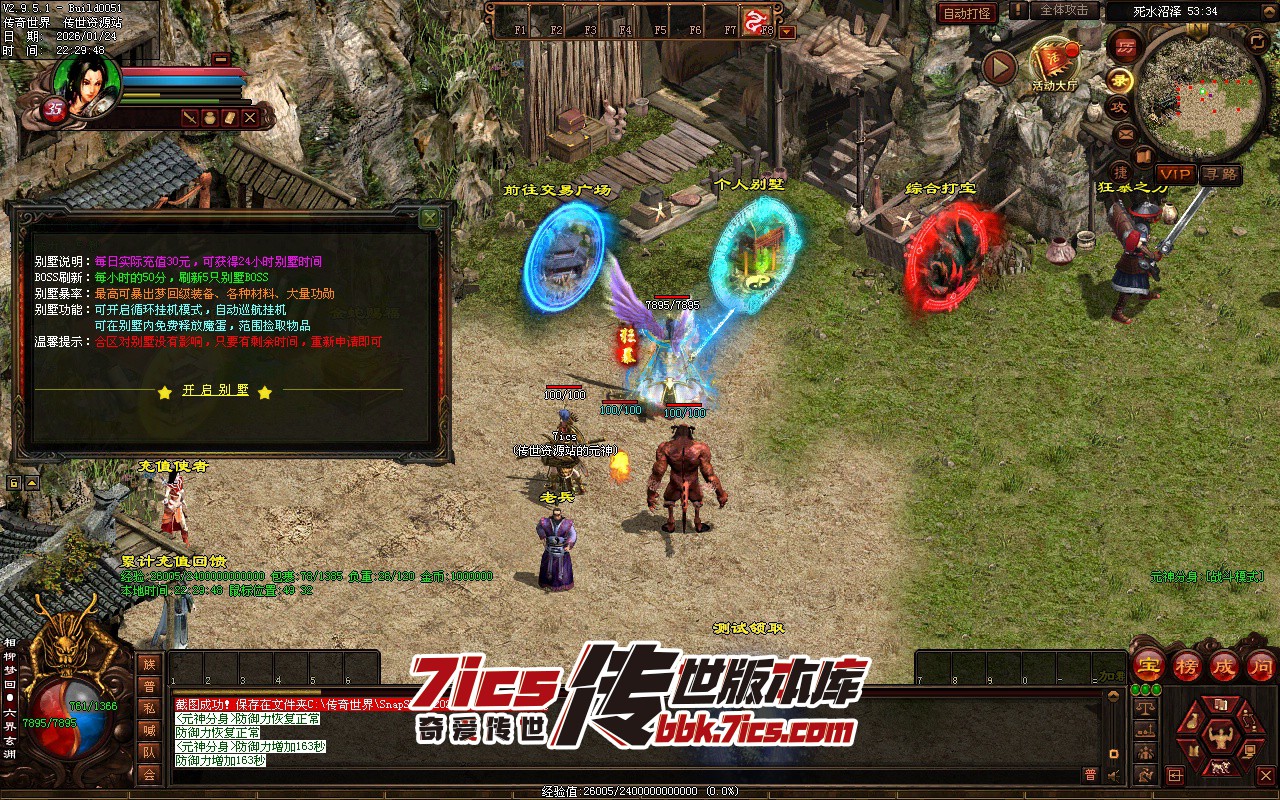Open the 历 calendar button
This screenshot has width=1280, height=800.
1125,46
